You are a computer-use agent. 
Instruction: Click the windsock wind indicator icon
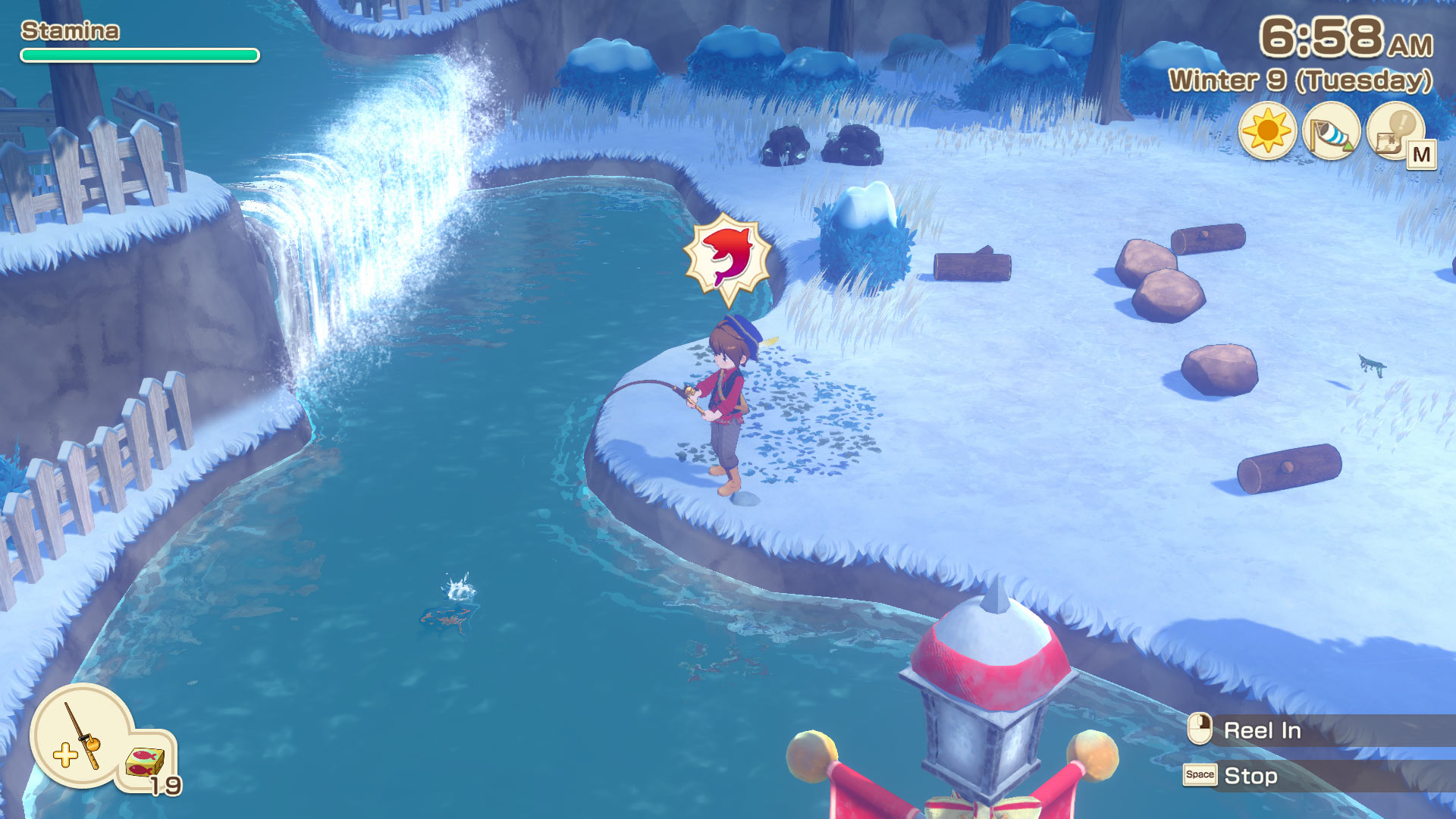(x=1331, y=131)
